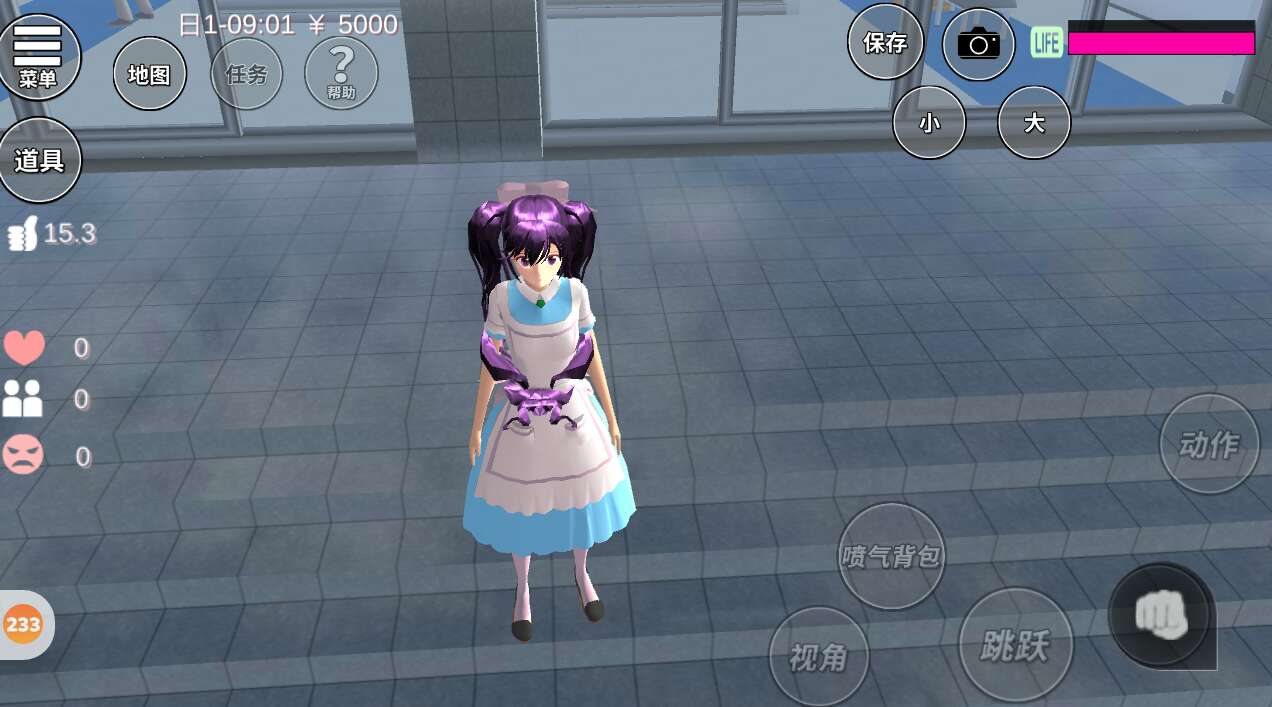Screen dimensions: 1272x707
Task: Show the 任务 quest list
Action: click(x=246, y=74)
